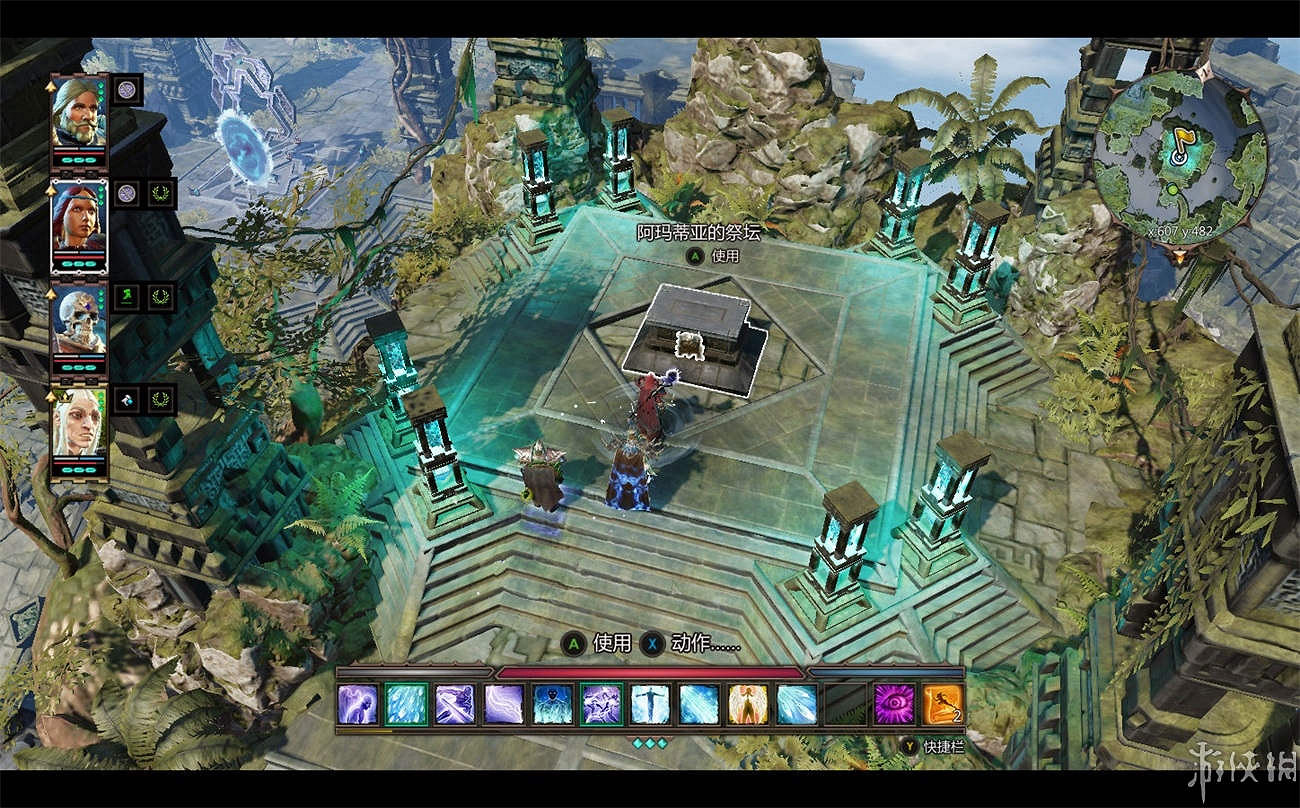
Task: Activate the purple eye skill
Action: 893,704
